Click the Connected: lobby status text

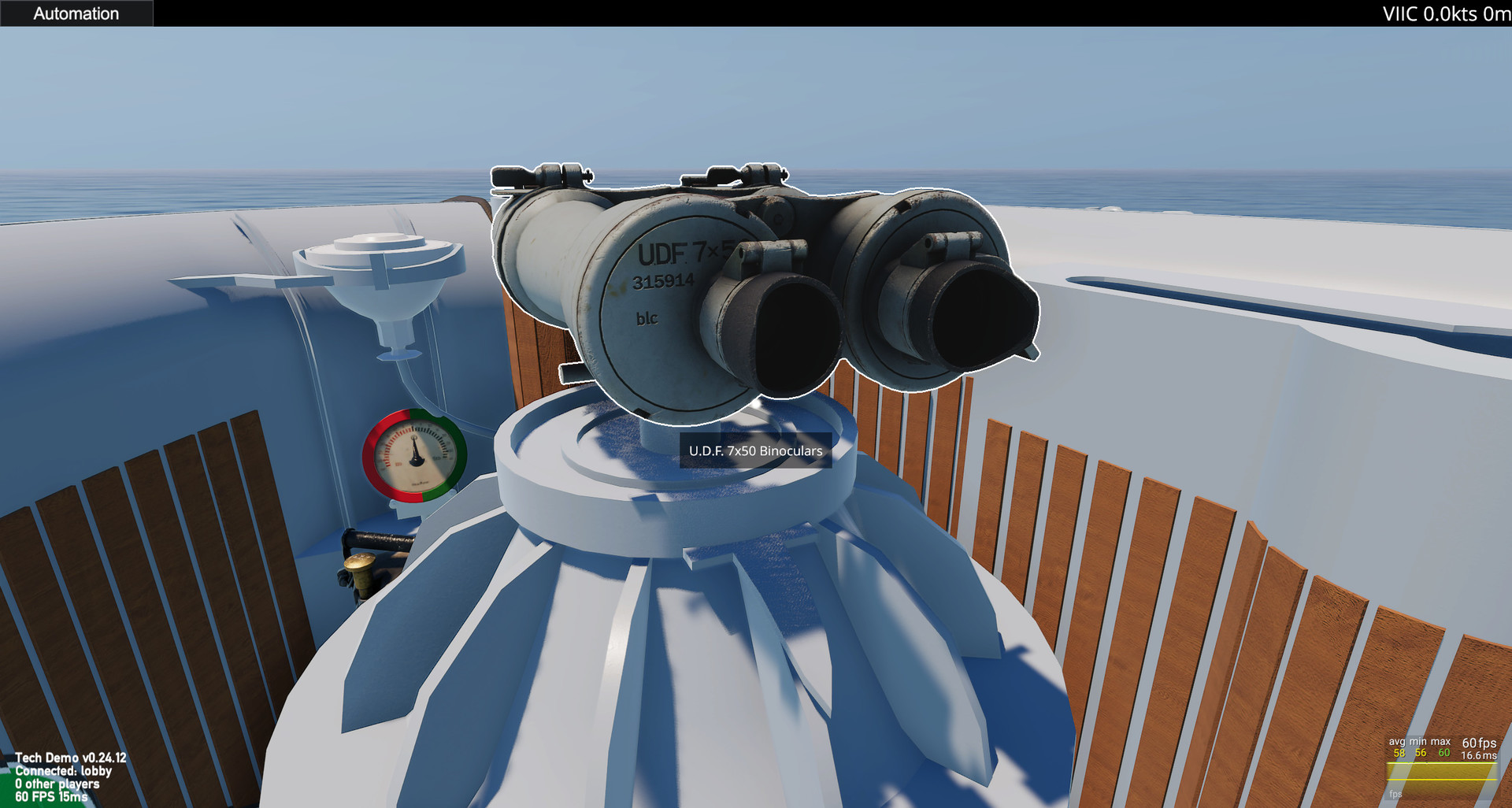point(63,771)
